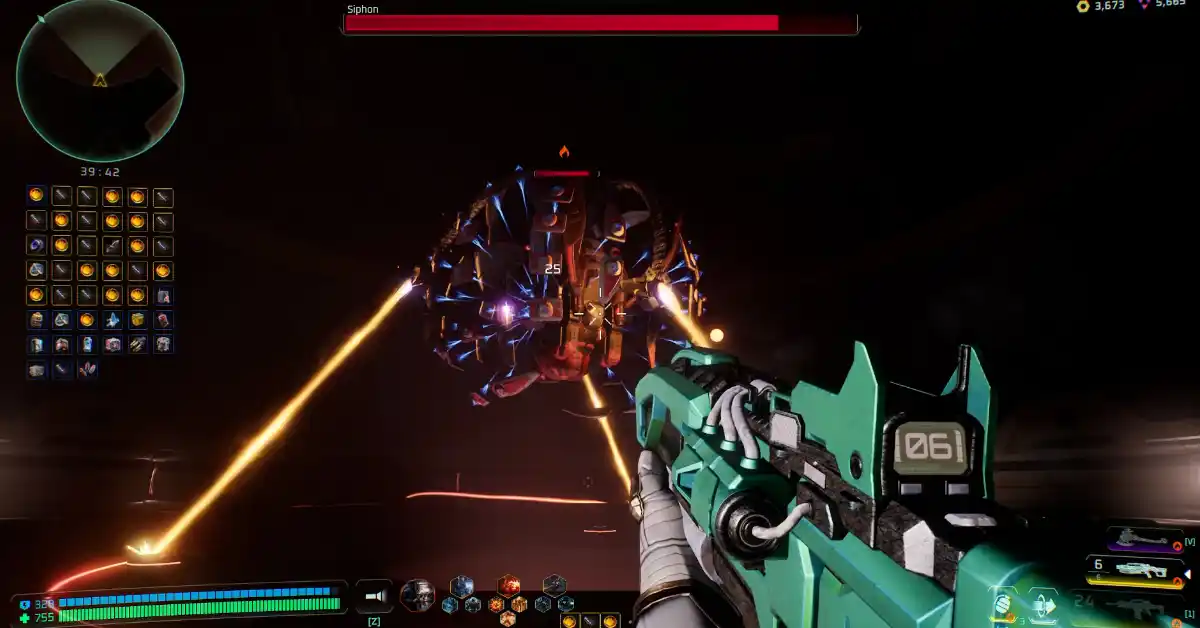Select the melee axe weapon slot

click(x=1144, y=540)
